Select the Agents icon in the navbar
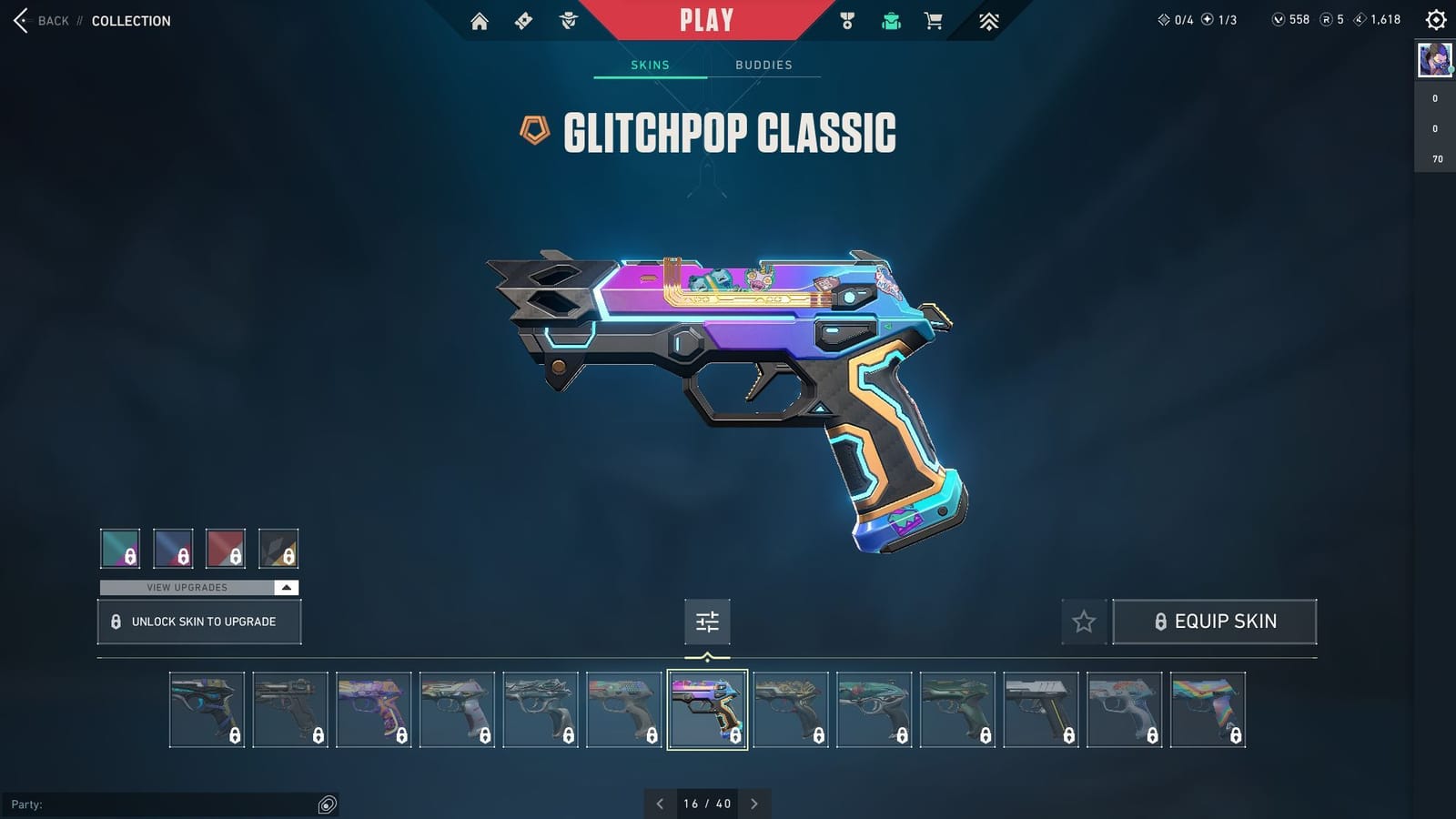 (569, 20)
